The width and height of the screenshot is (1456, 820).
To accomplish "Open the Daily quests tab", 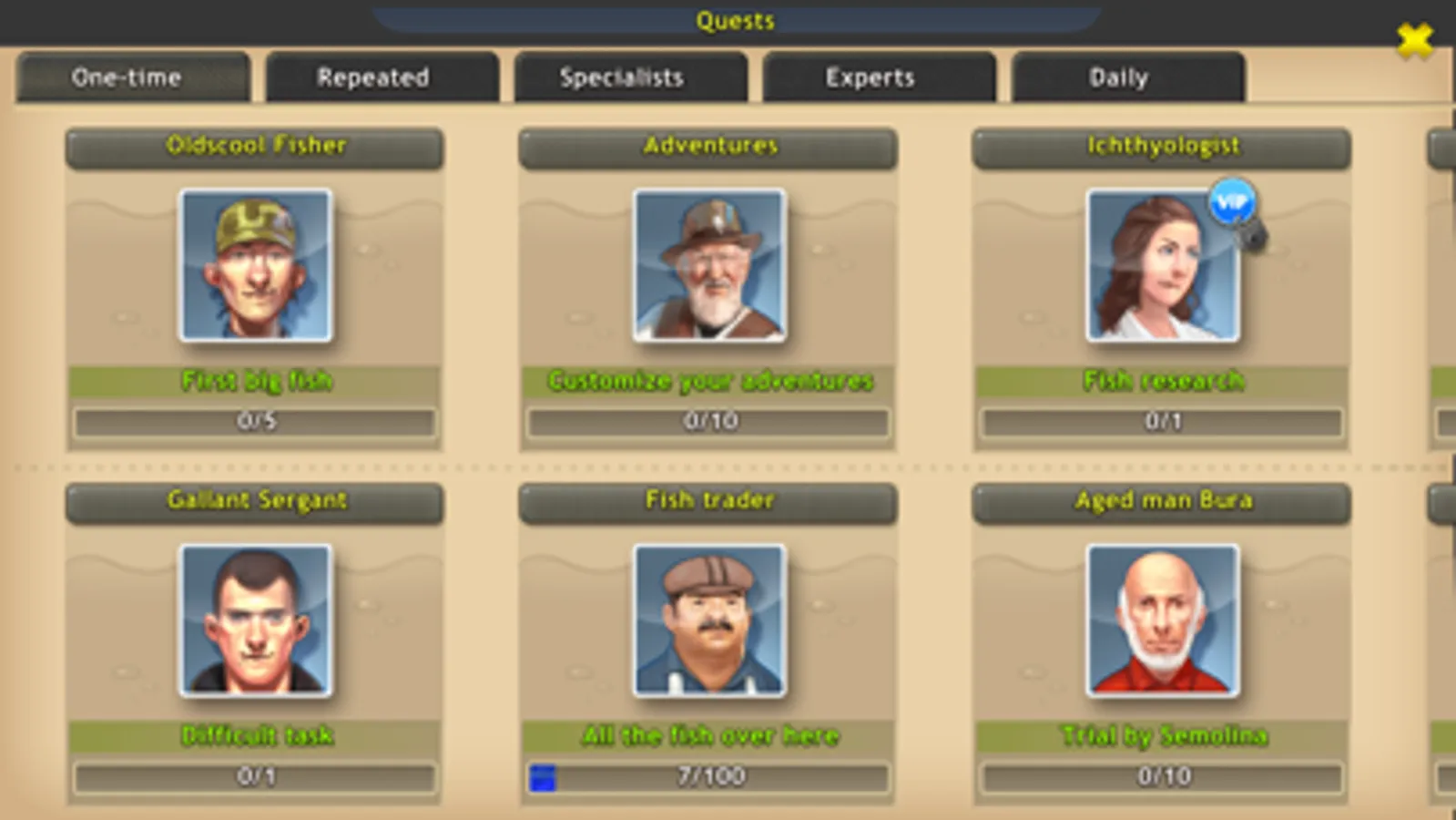I will click(x=1118, y=77).
